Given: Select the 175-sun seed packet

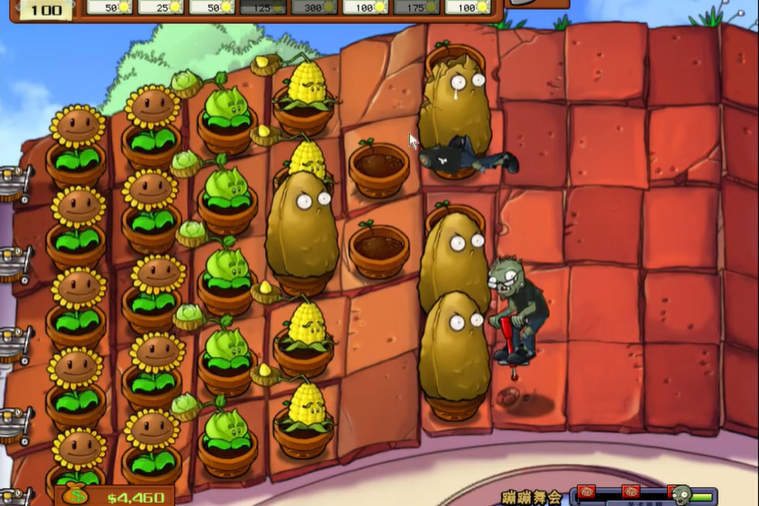Looking at the screenshot, I should coord(415,7).
